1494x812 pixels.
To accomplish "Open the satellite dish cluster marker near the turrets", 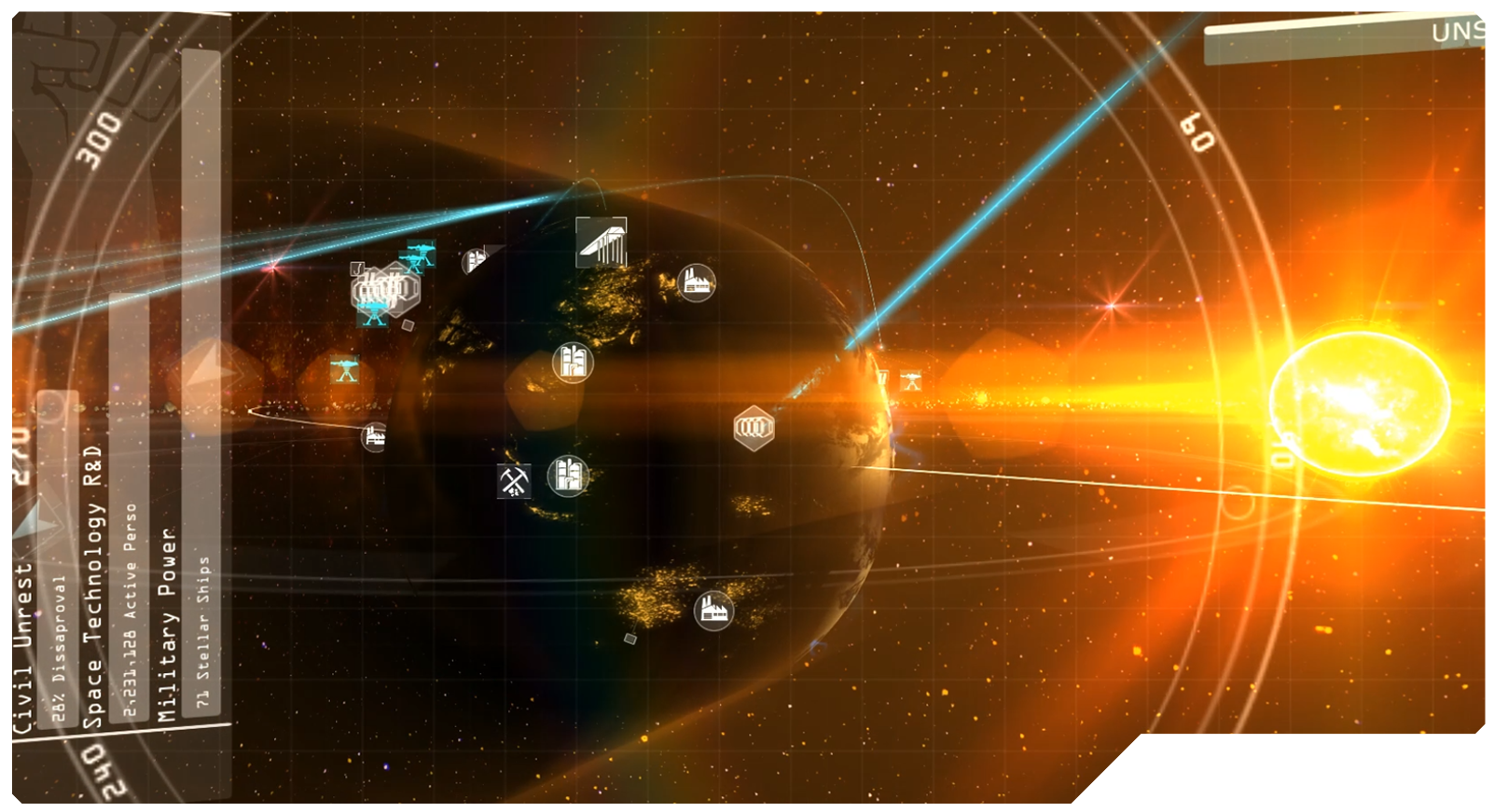I will click(384, 291).
